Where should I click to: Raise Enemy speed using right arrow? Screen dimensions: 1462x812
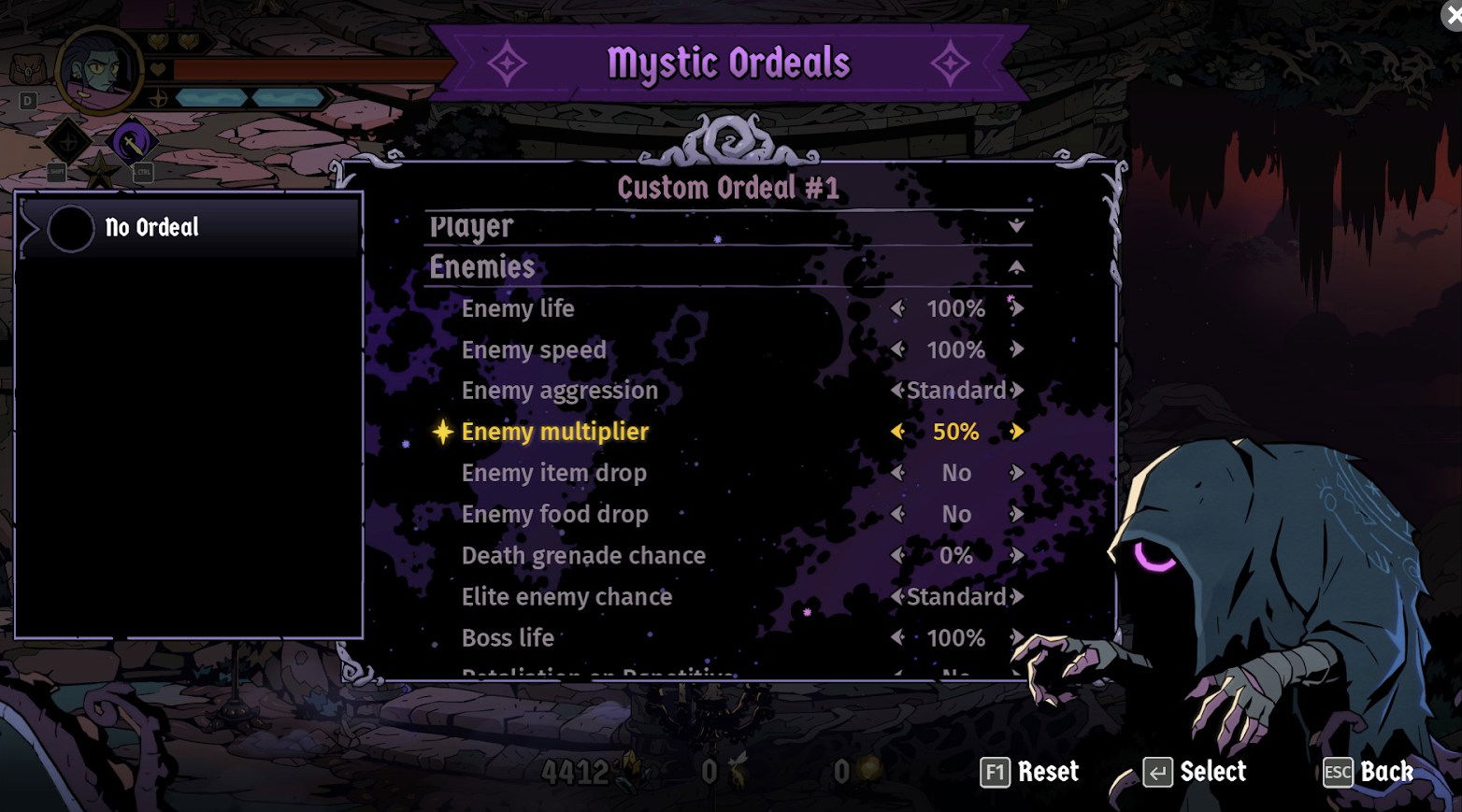pos(1017,349)
